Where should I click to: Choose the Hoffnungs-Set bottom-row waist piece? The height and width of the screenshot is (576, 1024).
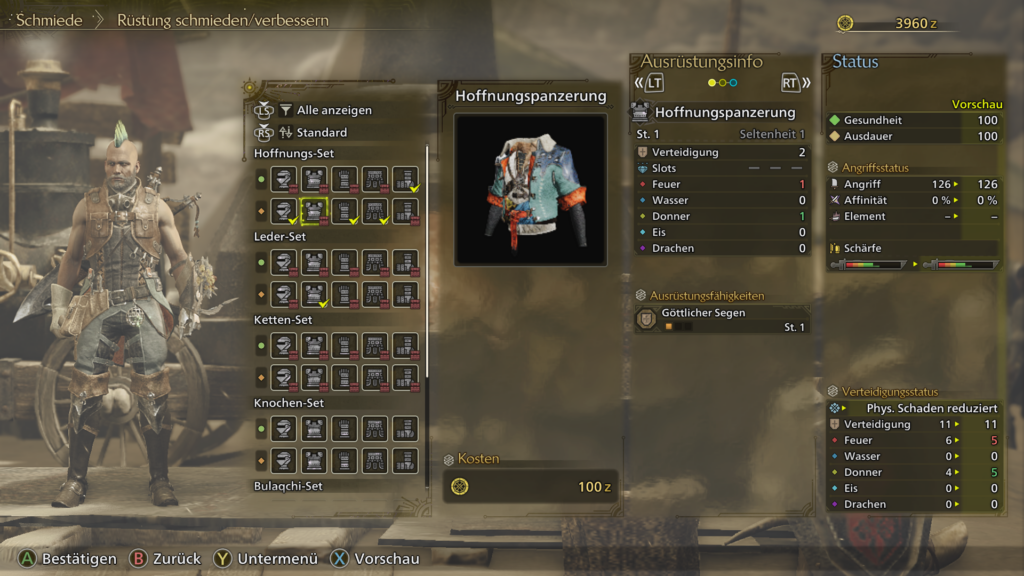click(375, 210)
